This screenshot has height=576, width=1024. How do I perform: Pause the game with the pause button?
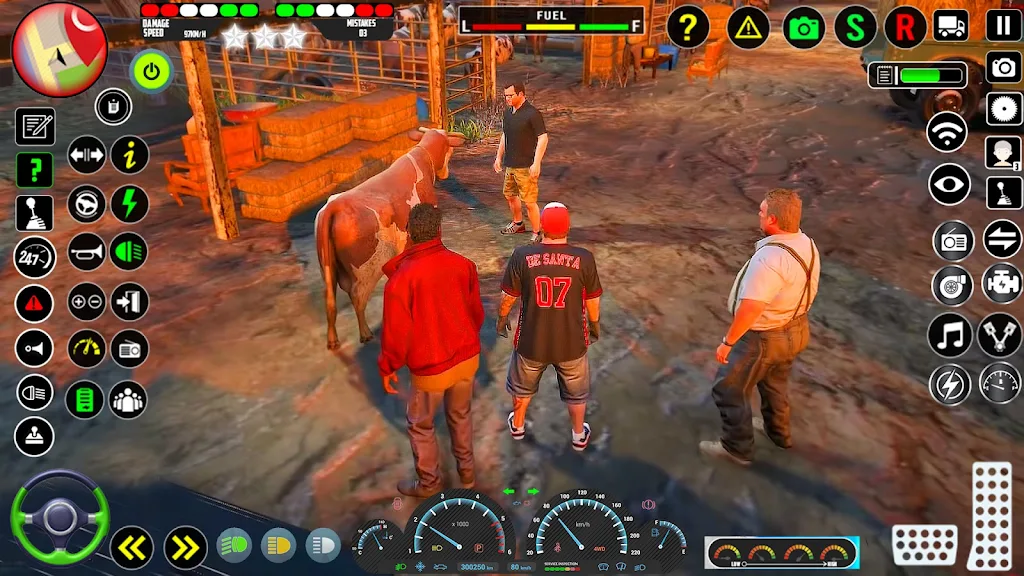(1003, 25)
